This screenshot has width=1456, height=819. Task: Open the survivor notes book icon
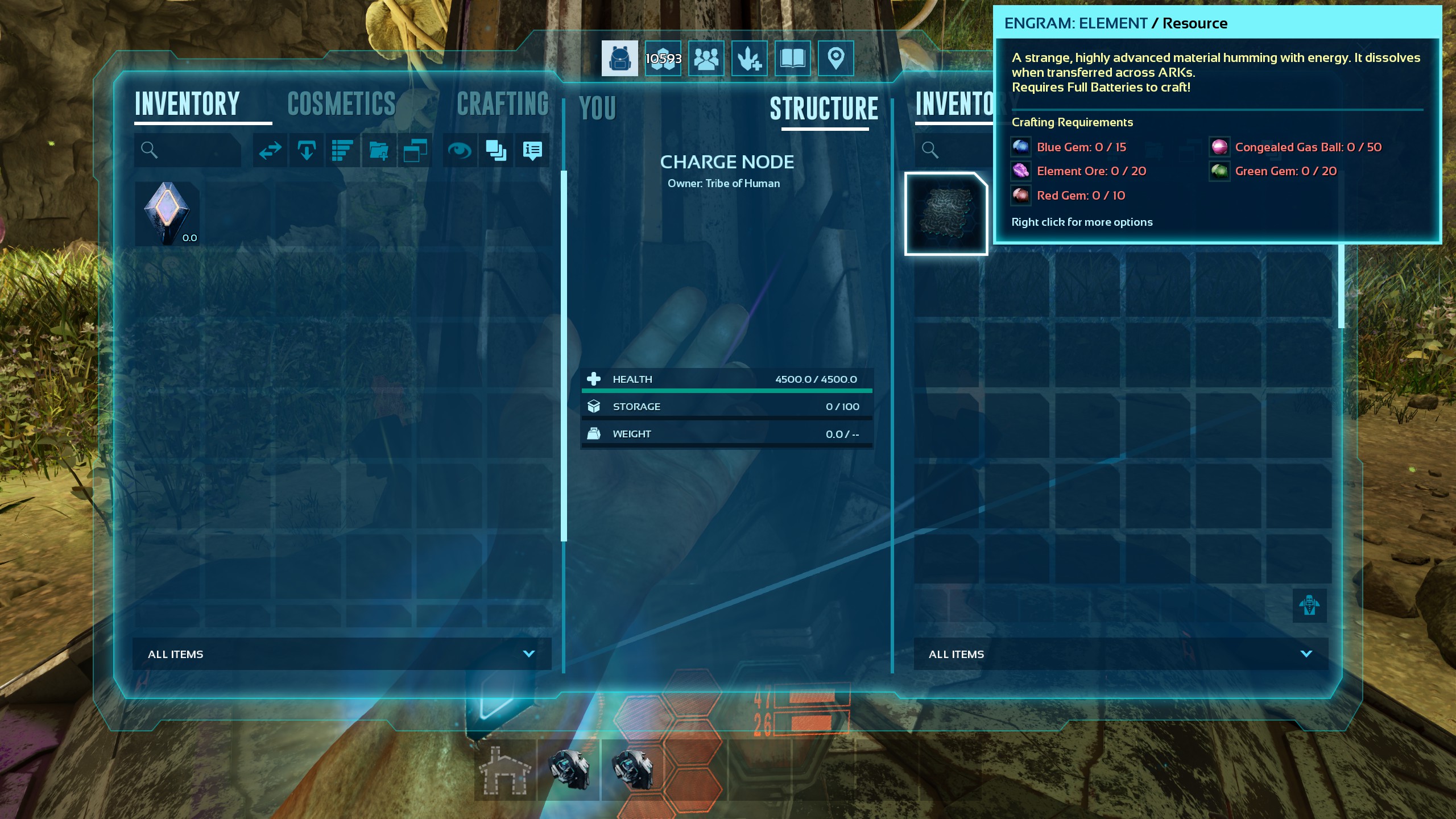pos(792,58)
